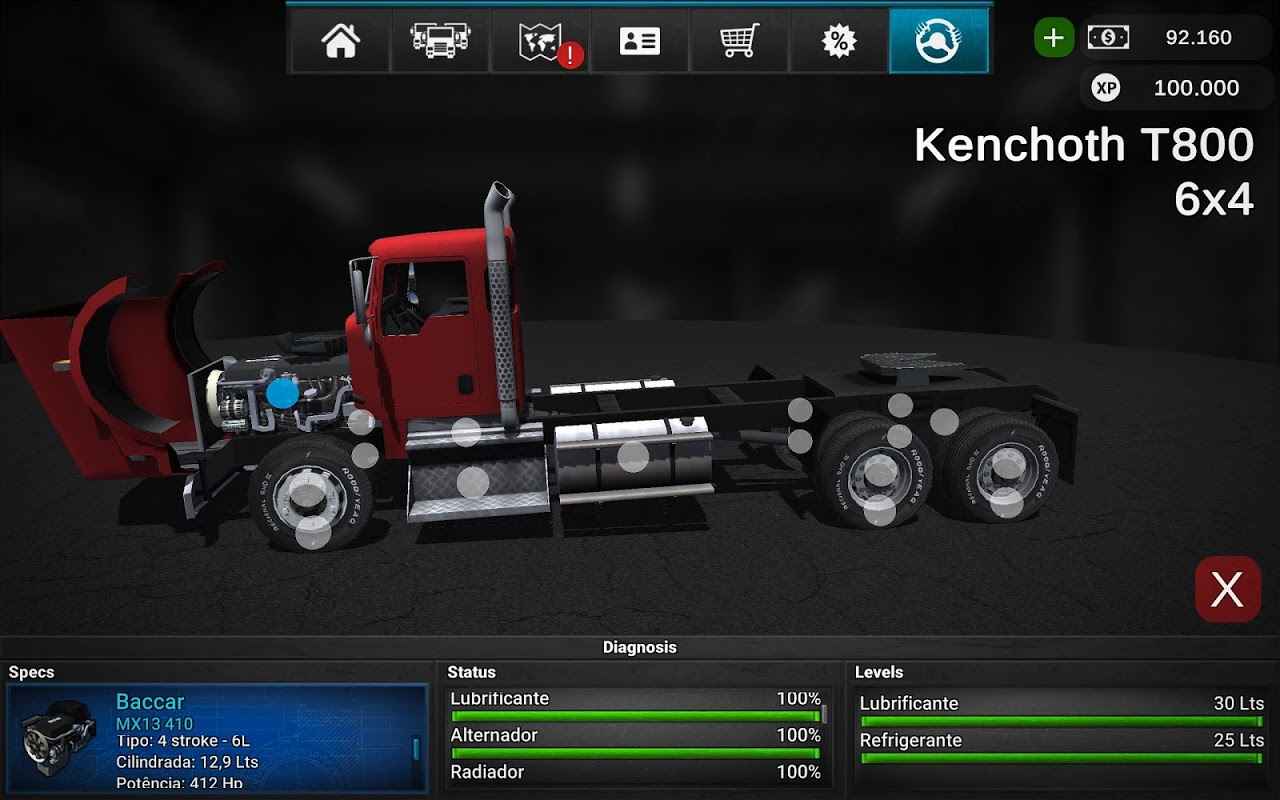Image resolution: width=1280 pixels, height=800 pixels.
Task: Open the world map with notification
Action: pyautogui.click(x=540, y=39)
